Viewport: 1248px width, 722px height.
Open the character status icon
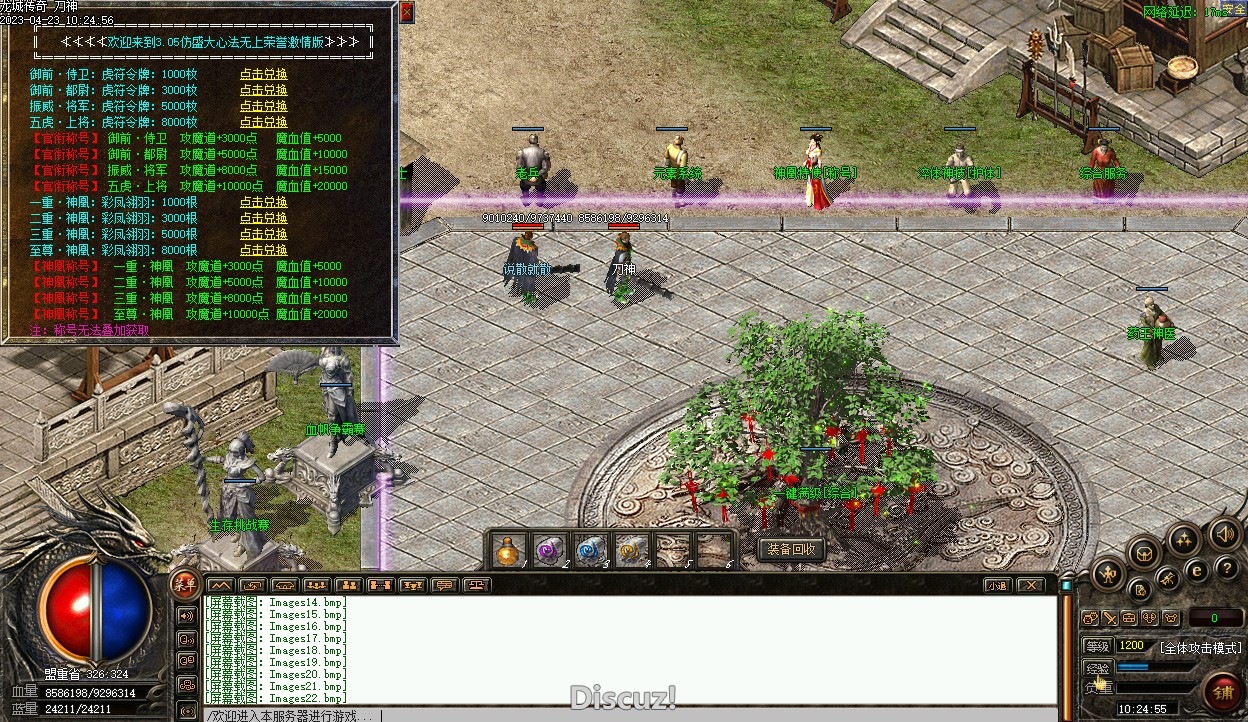coord(1109,573)
